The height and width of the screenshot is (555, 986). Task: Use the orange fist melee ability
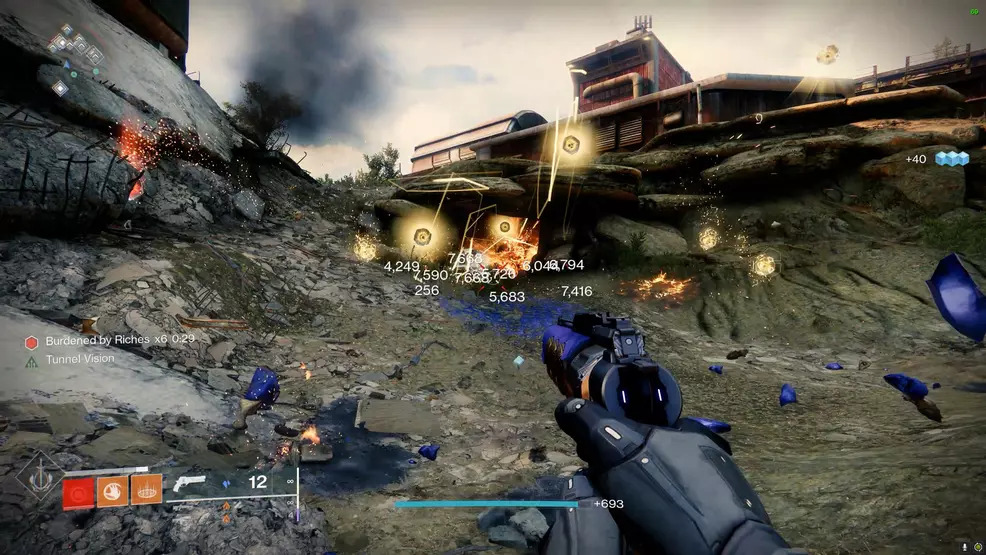point(112,491)
